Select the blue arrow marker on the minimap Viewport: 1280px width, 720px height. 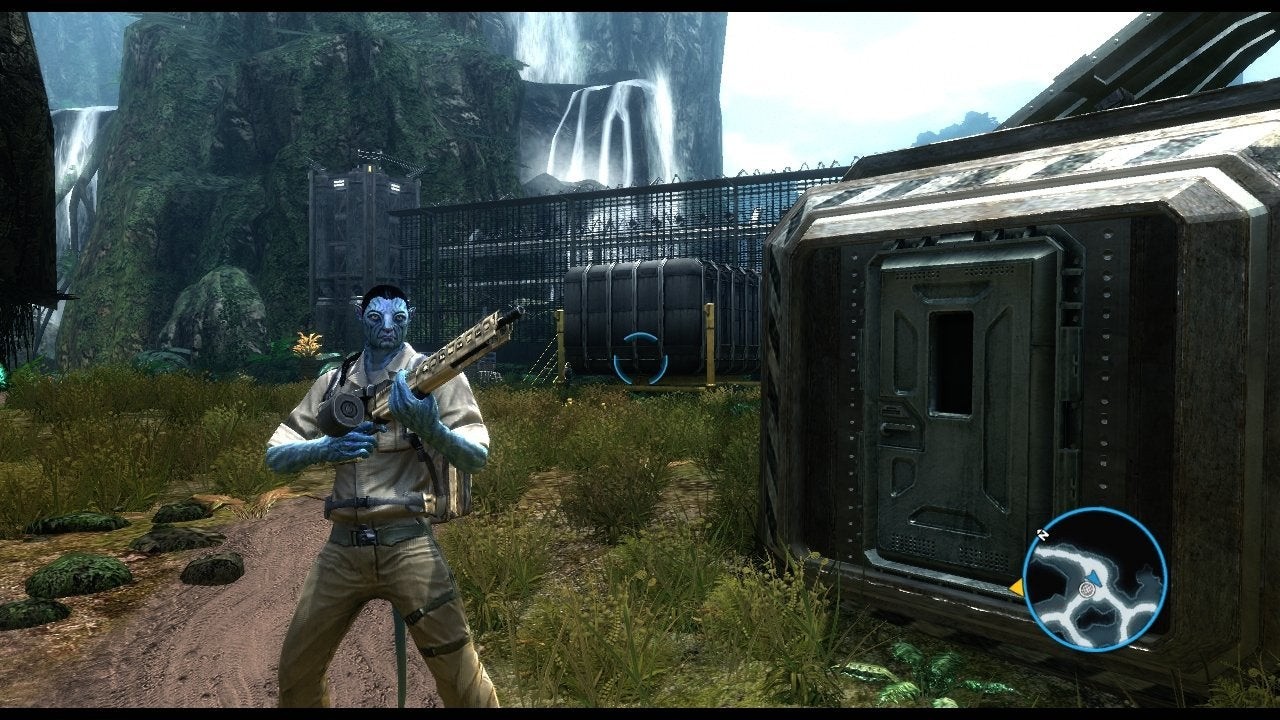coord(1094,577)
